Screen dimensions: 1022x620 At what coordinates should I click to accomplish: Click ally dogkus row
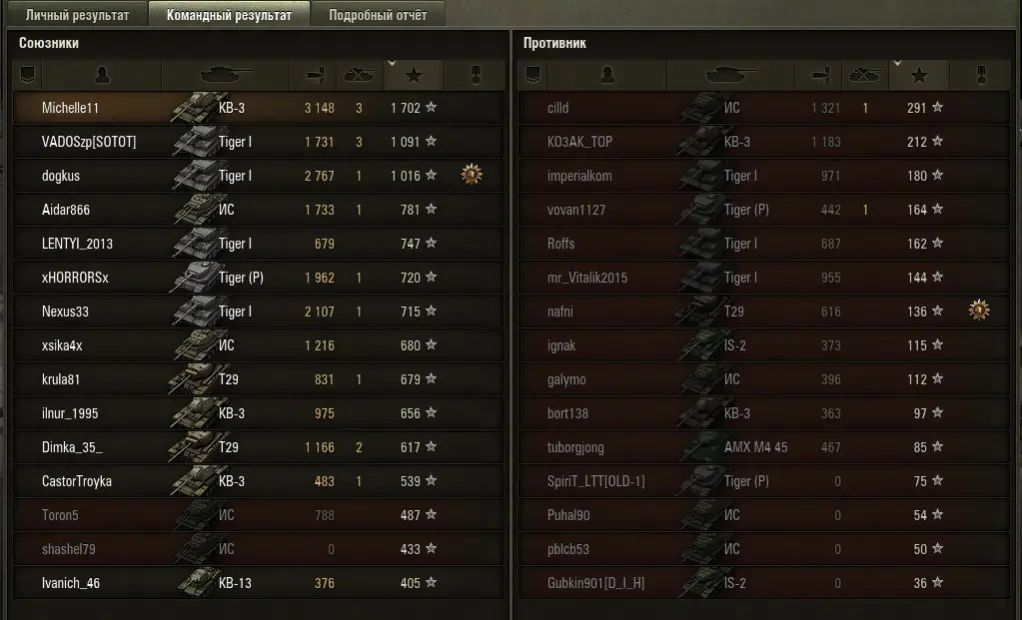pyautogui.click(x=61, y=176)
